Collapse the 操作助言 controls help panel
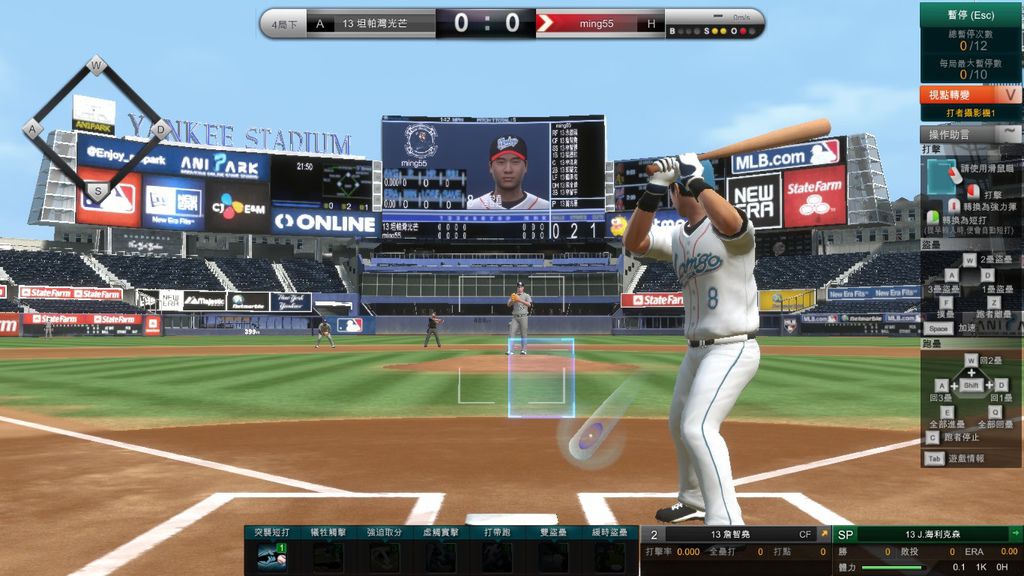 point(1011,133)
